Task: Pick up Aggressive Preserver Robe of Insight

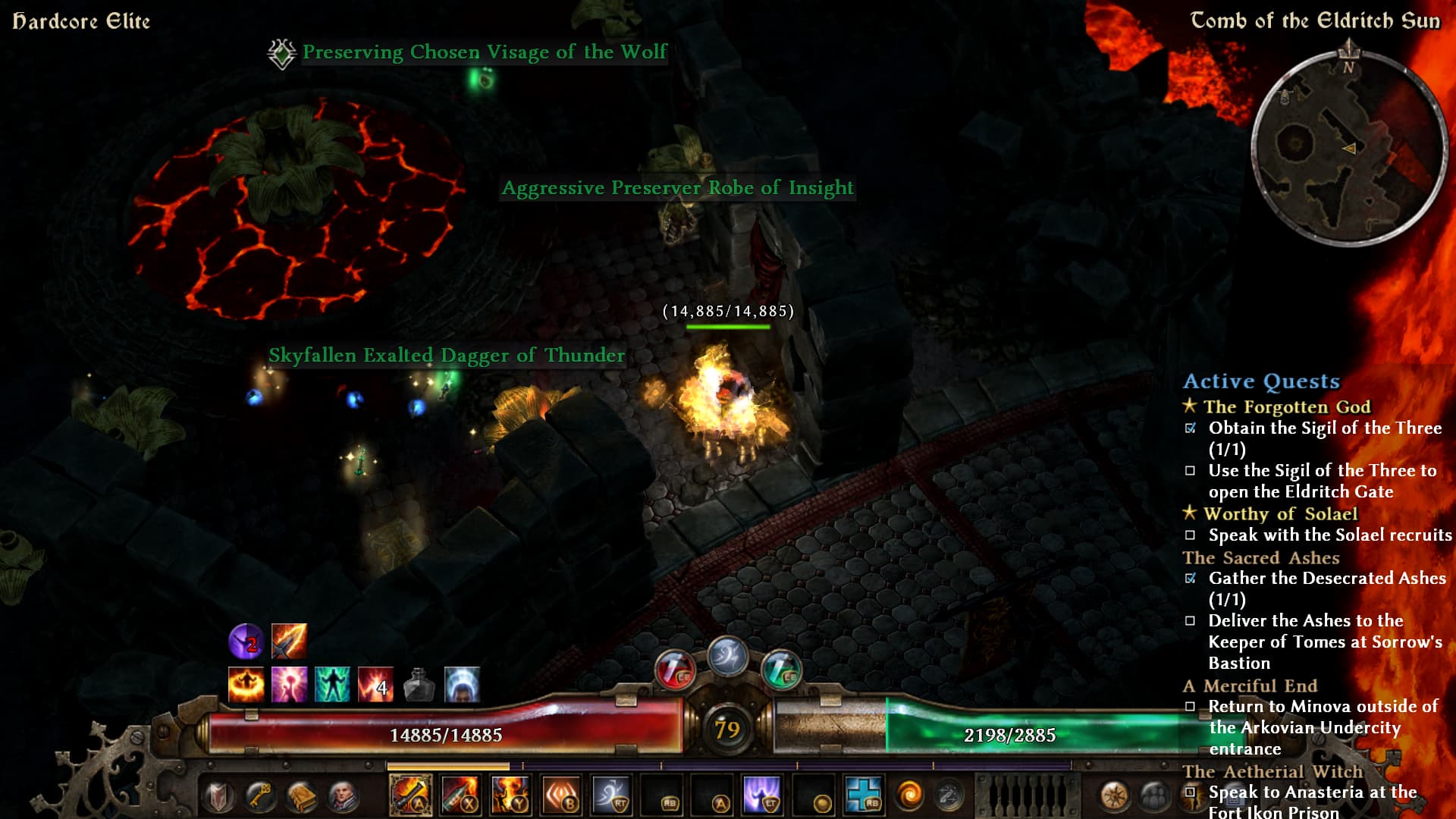Action: coord(677,188)
